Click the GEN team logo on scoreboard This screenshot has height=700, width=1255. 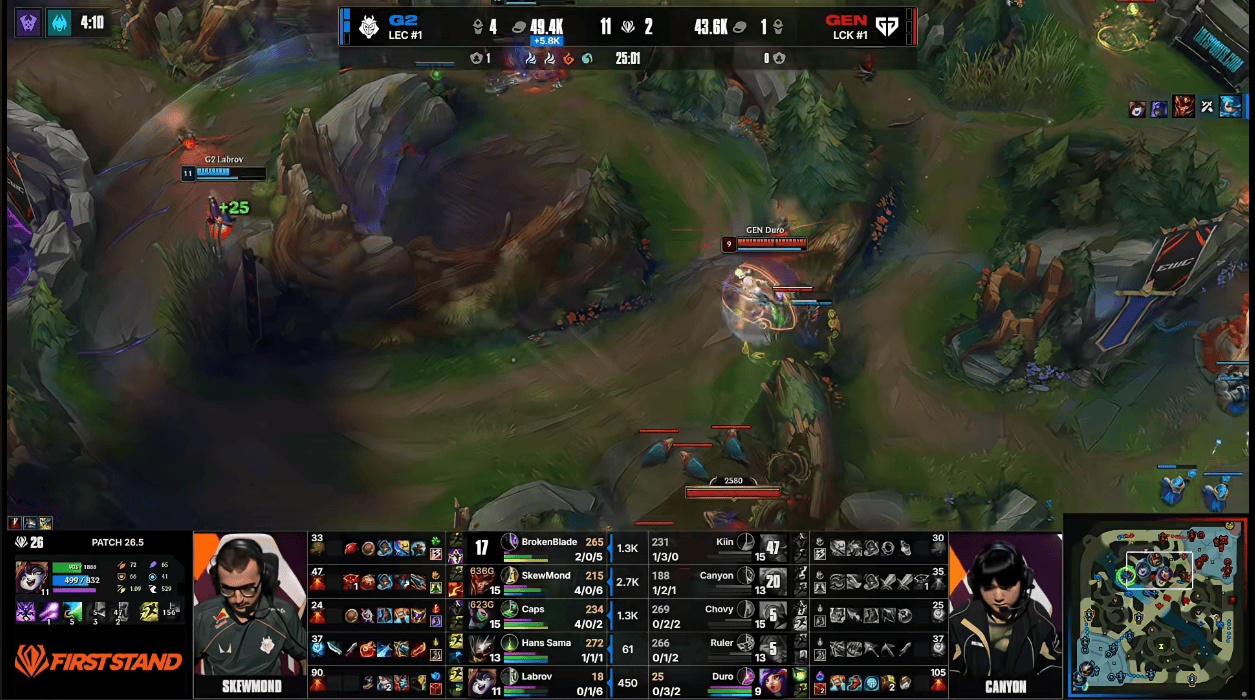[887, 26]
